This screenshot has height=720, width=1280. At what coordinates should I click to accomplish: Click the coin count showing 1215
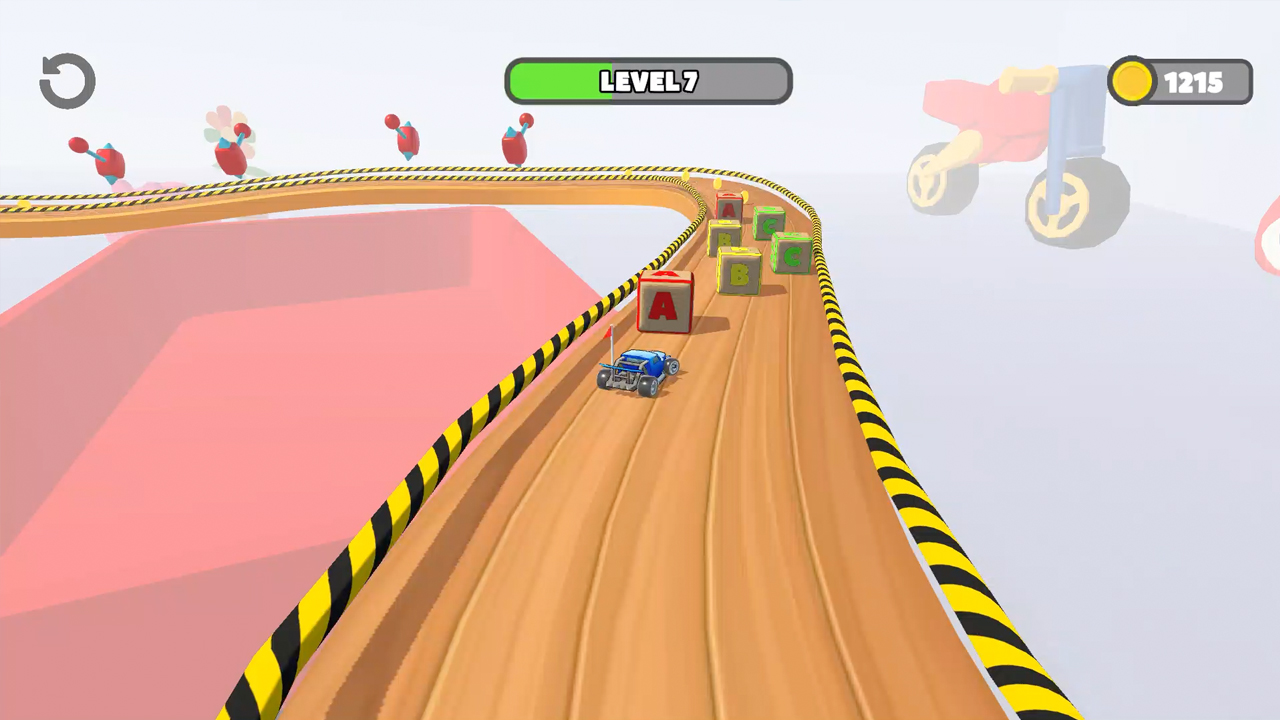[1195, 82]
